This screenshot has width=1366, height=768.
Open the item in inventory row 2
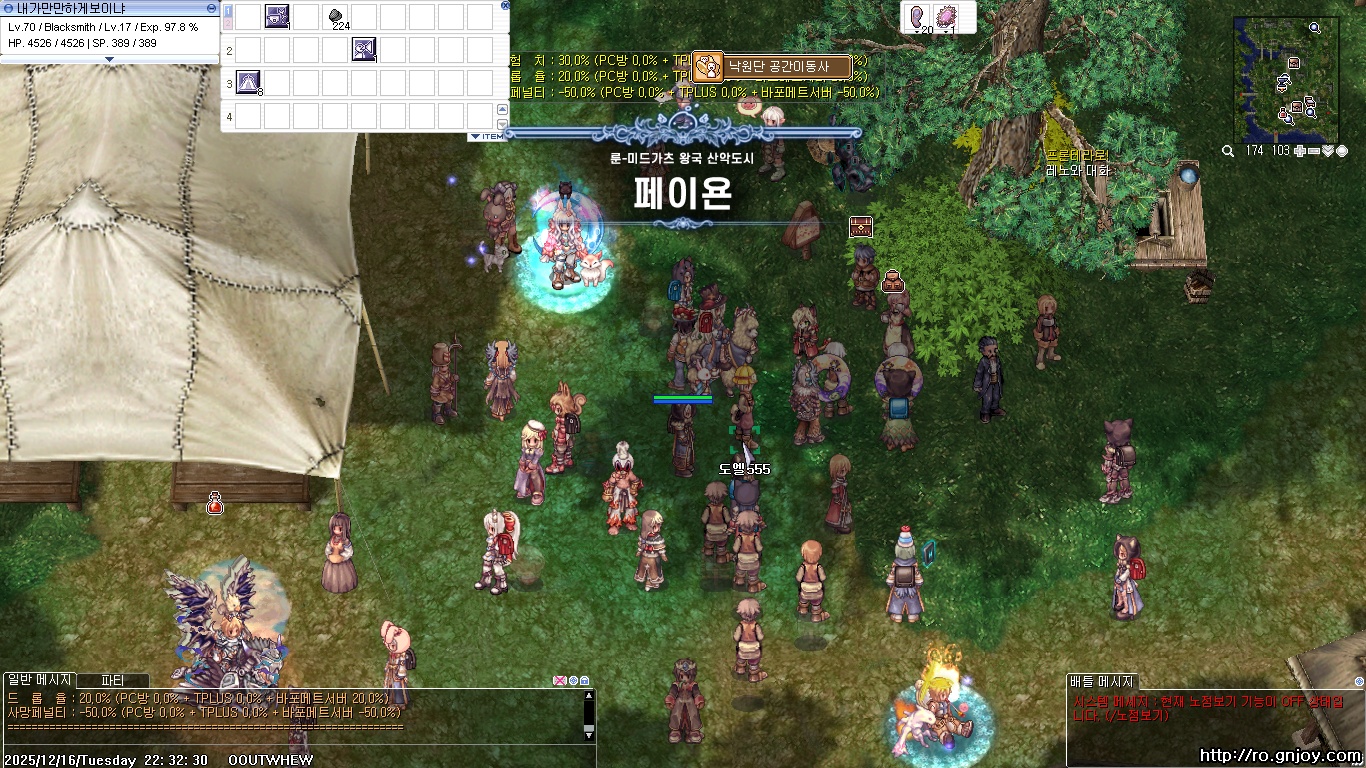(364, 49)
